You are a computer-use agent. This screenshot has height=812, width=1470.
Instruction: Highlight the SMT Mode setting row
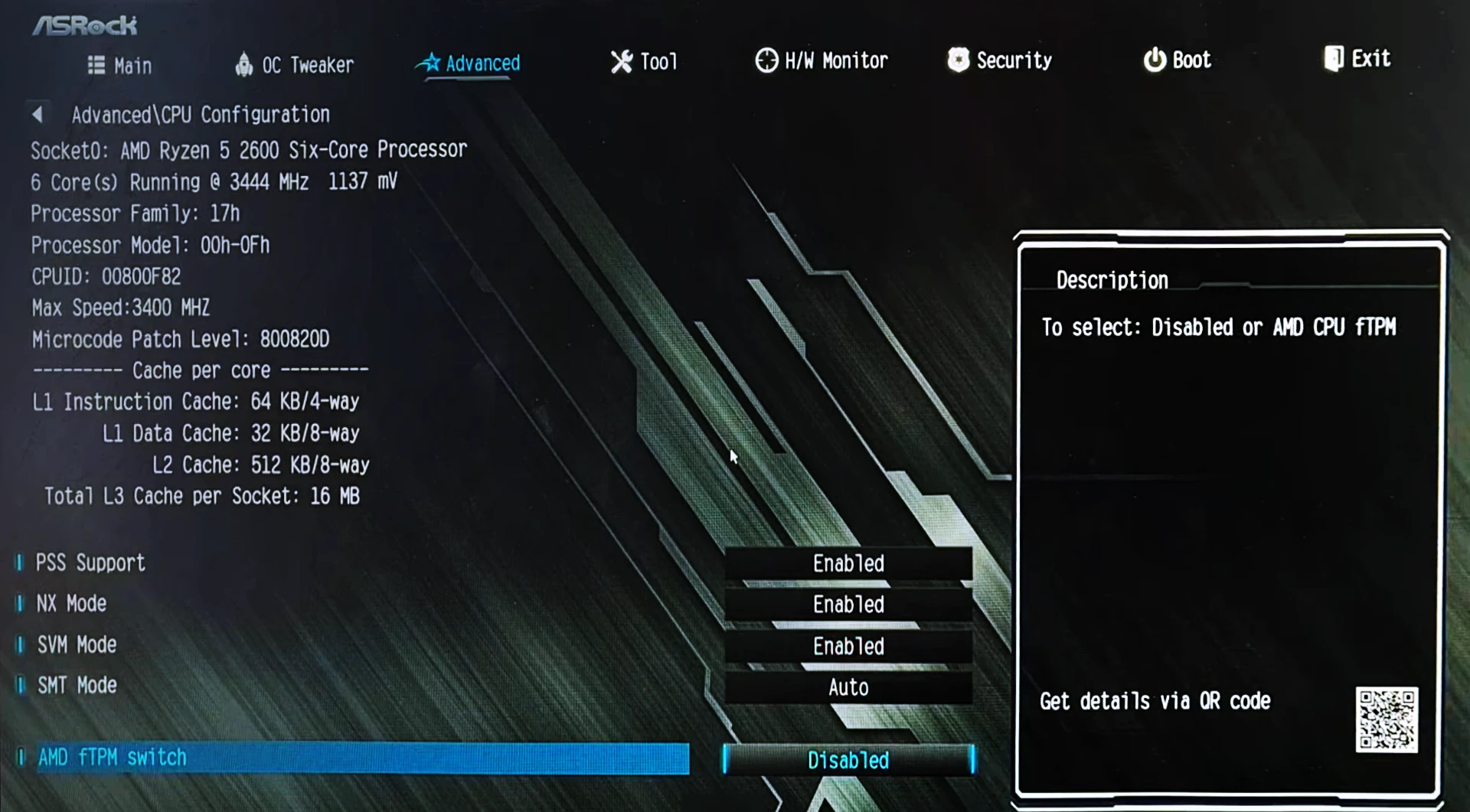[77, 686]
